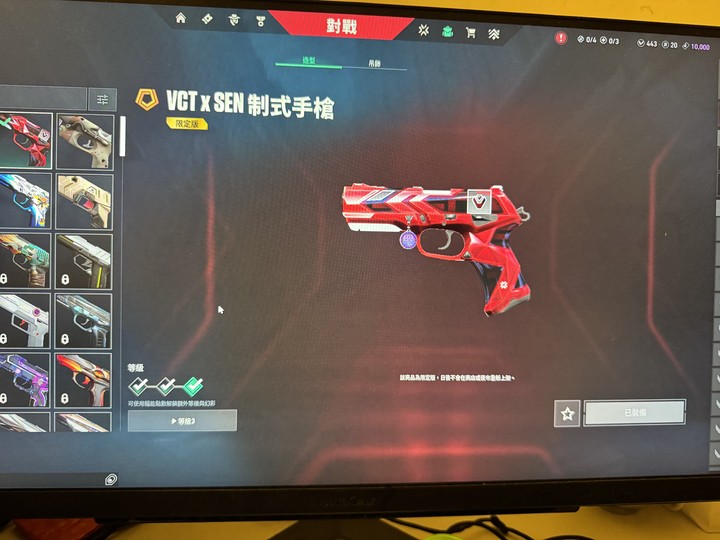Viewport: 720px width, 540px height.
Task: Select the 造型 skins tab
Action: point(309,61)
